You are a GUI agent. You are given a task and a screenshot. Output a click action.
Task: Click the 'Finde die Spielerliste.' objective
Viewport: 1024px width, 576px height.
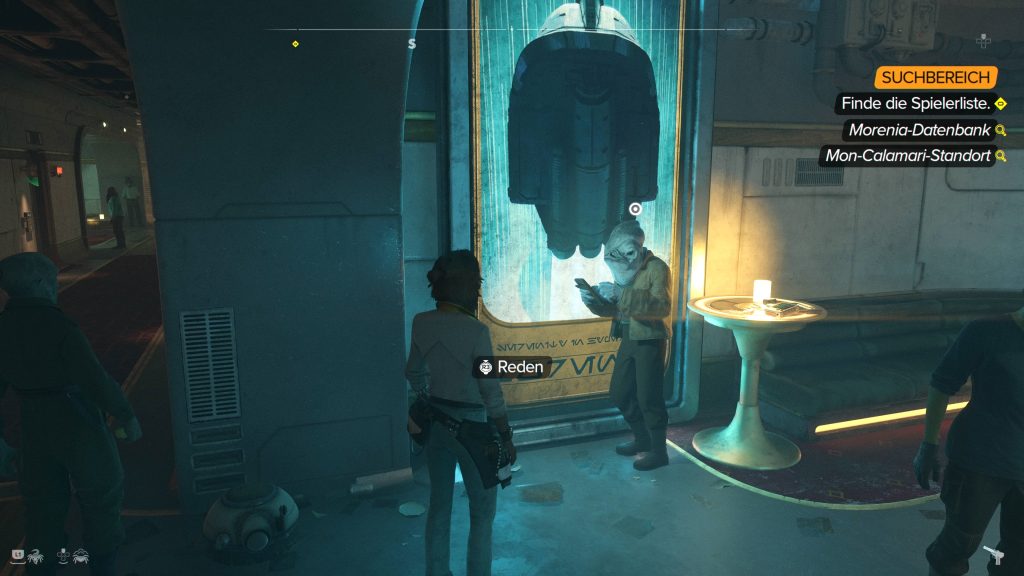916,103
